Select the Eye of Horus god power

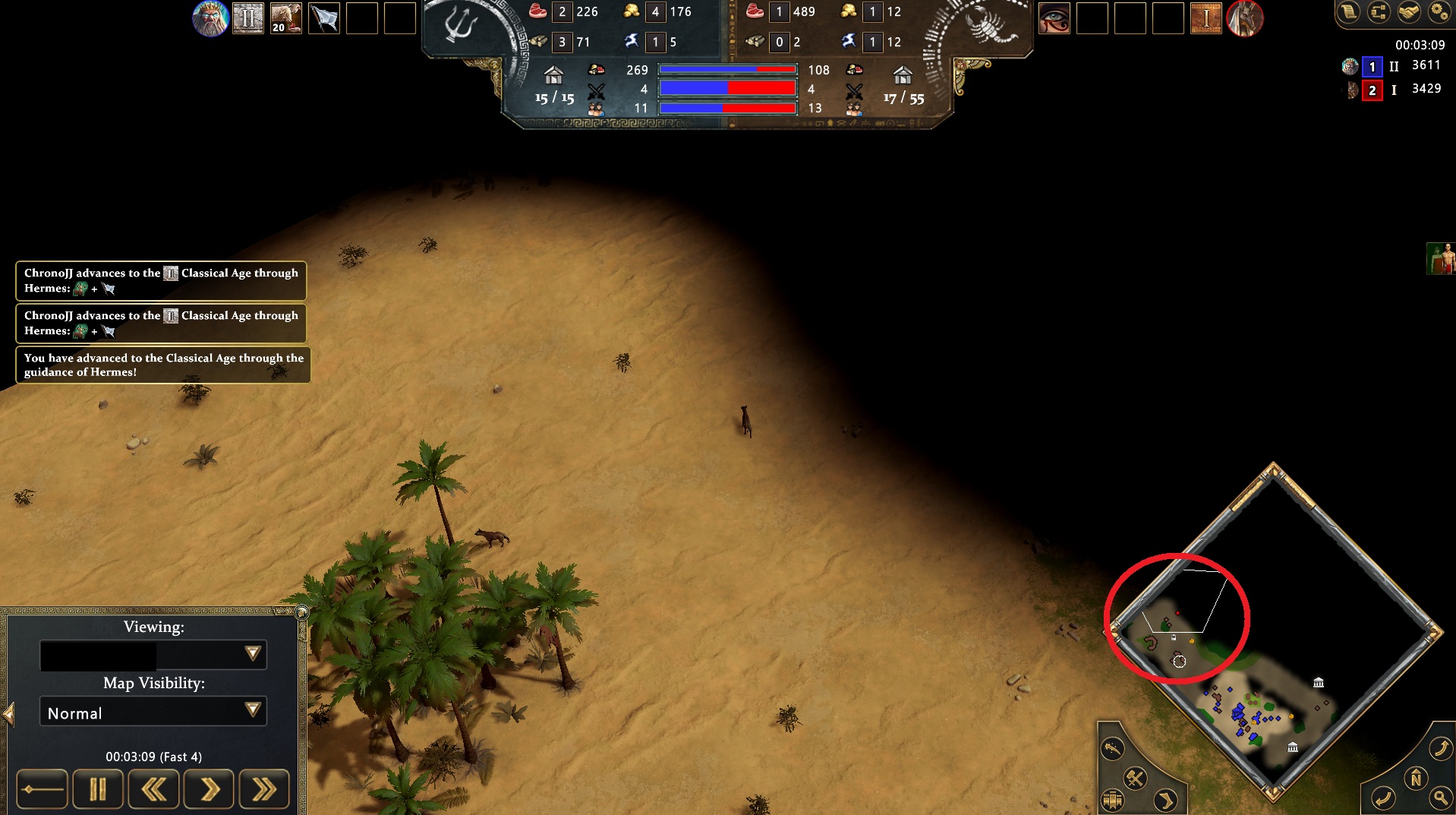pos(1054,18)
